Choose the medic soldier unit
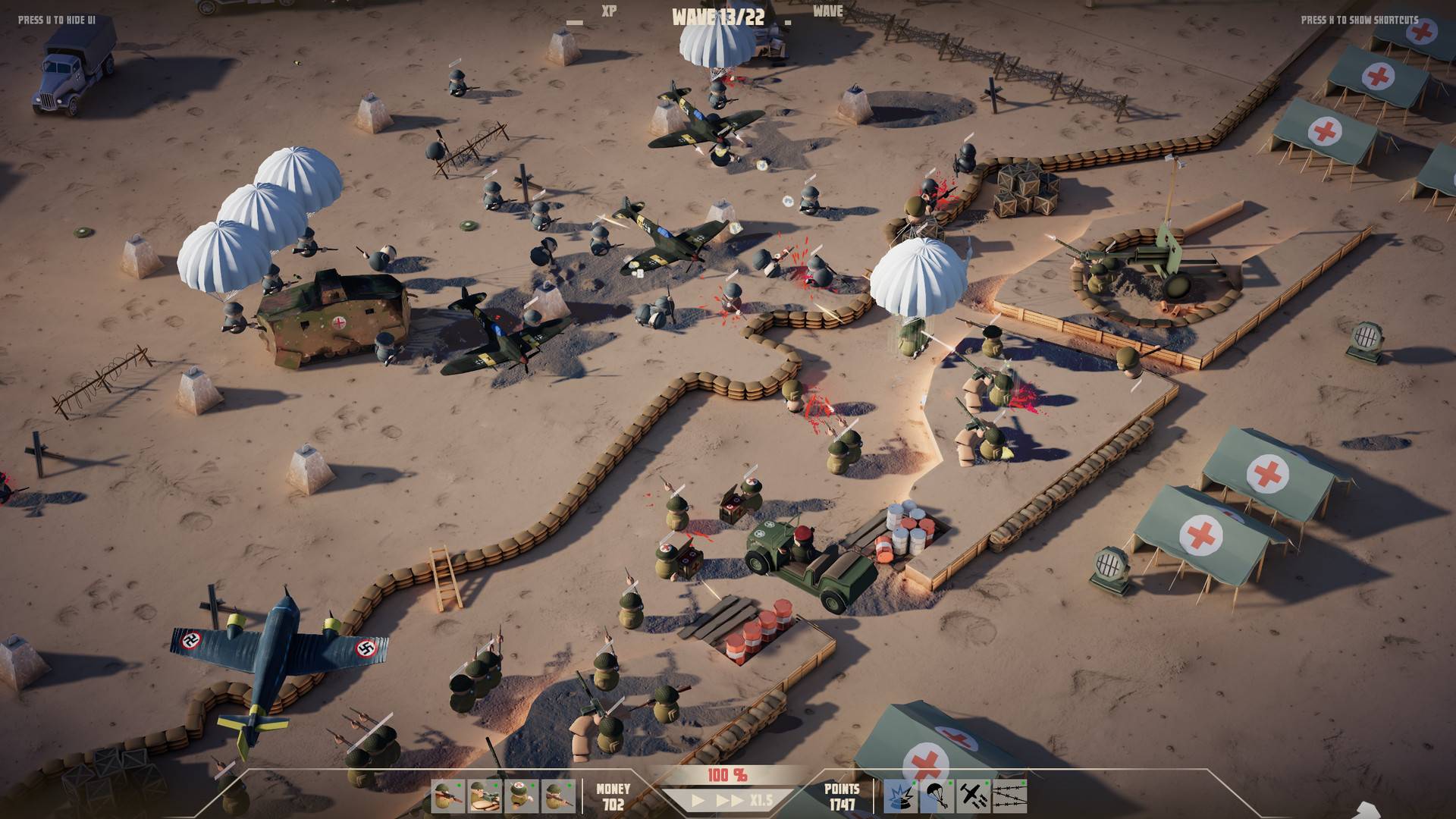The width and height of the screenshot is (1456, 819). coord(520,796)
